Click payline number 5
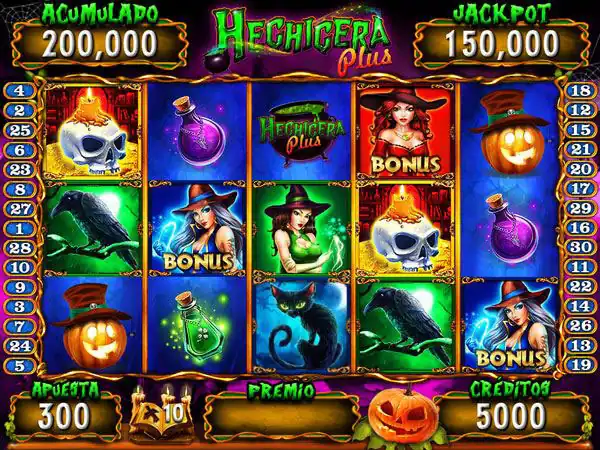The image size is (600, 450). (x=20, y=364)
